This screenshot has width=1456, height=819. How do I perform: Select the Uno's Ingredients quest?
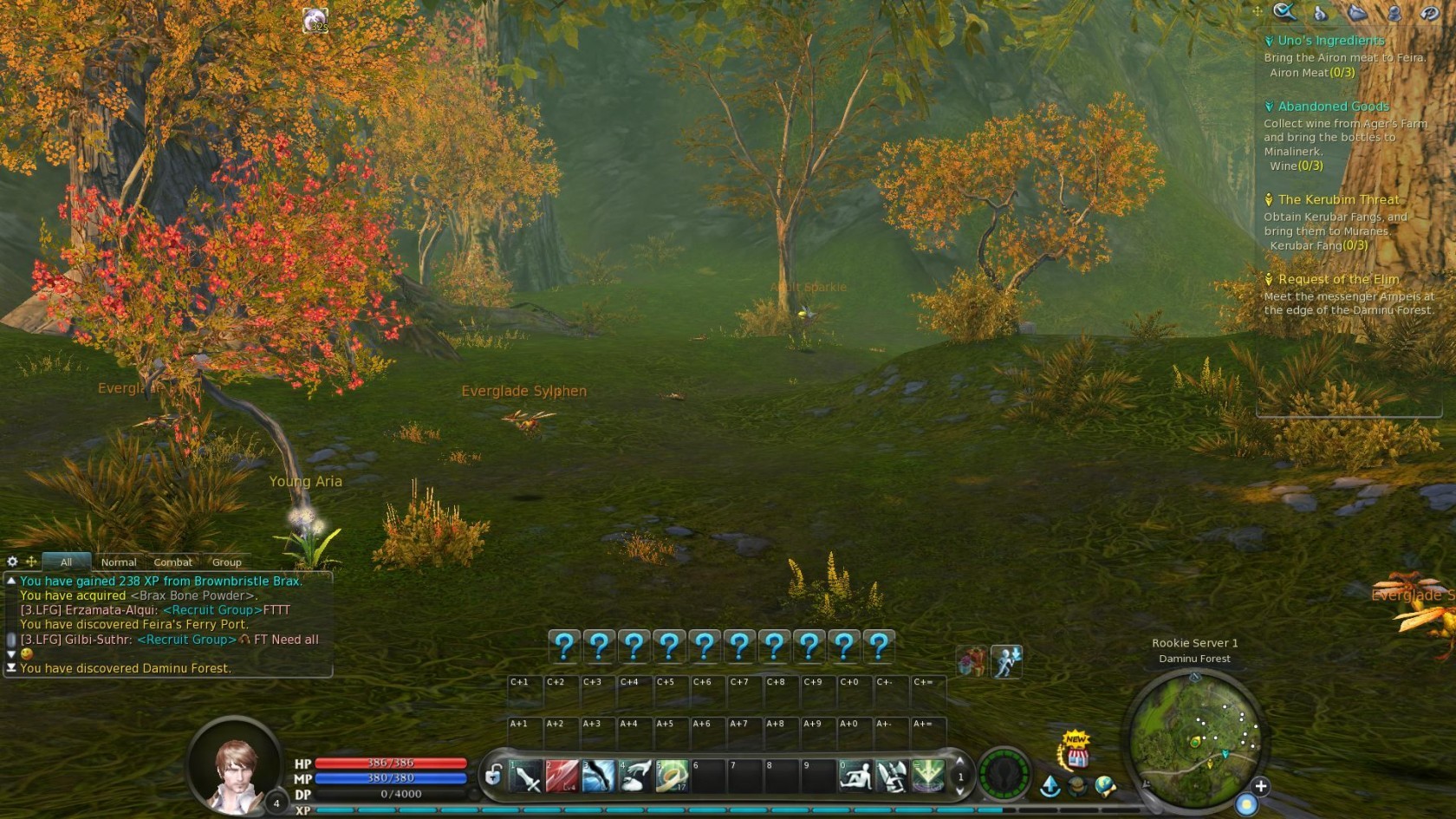[1330, 41]
